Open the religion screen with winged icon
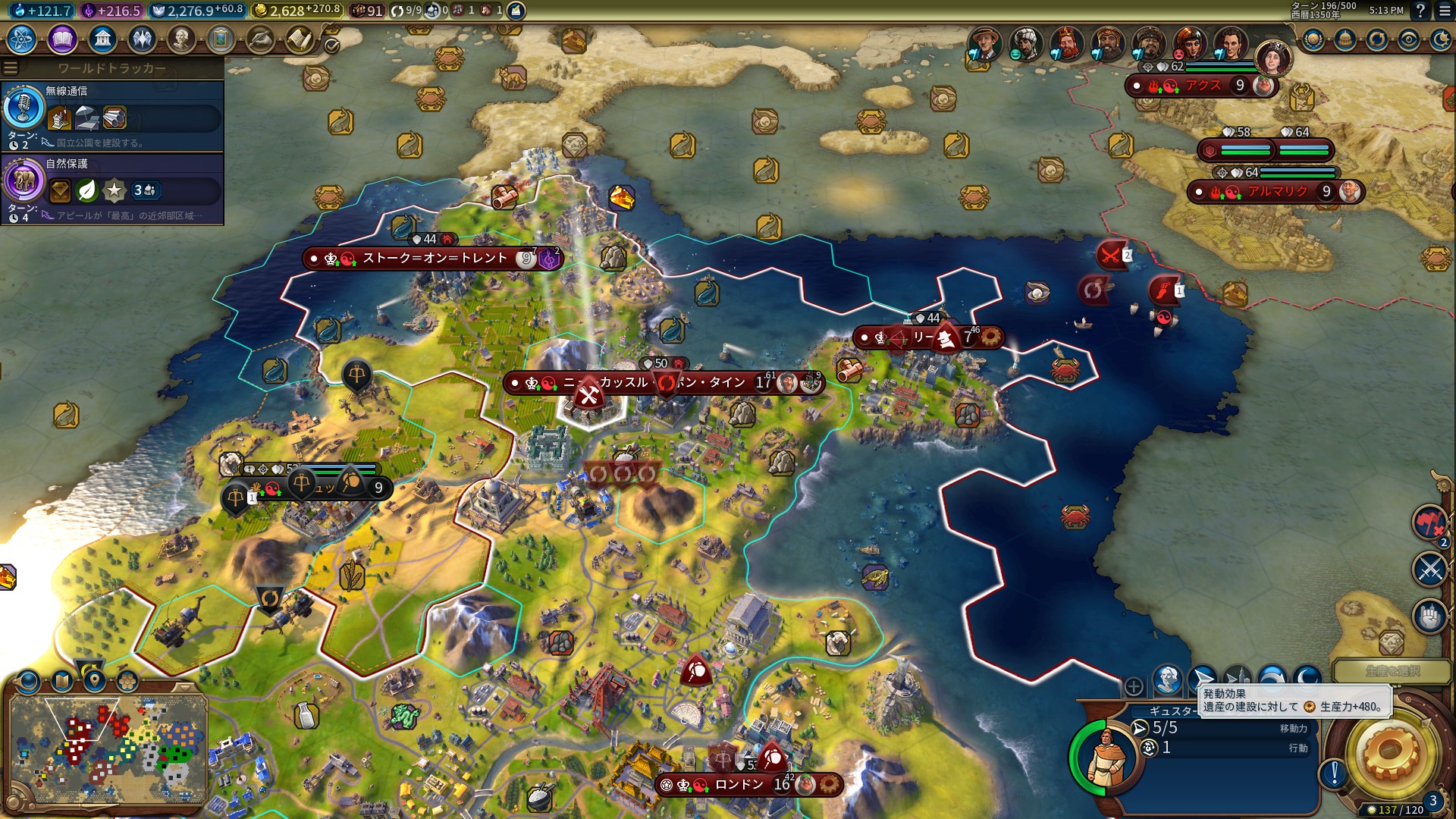This screenshot has width=1456, height=819. 142,39
